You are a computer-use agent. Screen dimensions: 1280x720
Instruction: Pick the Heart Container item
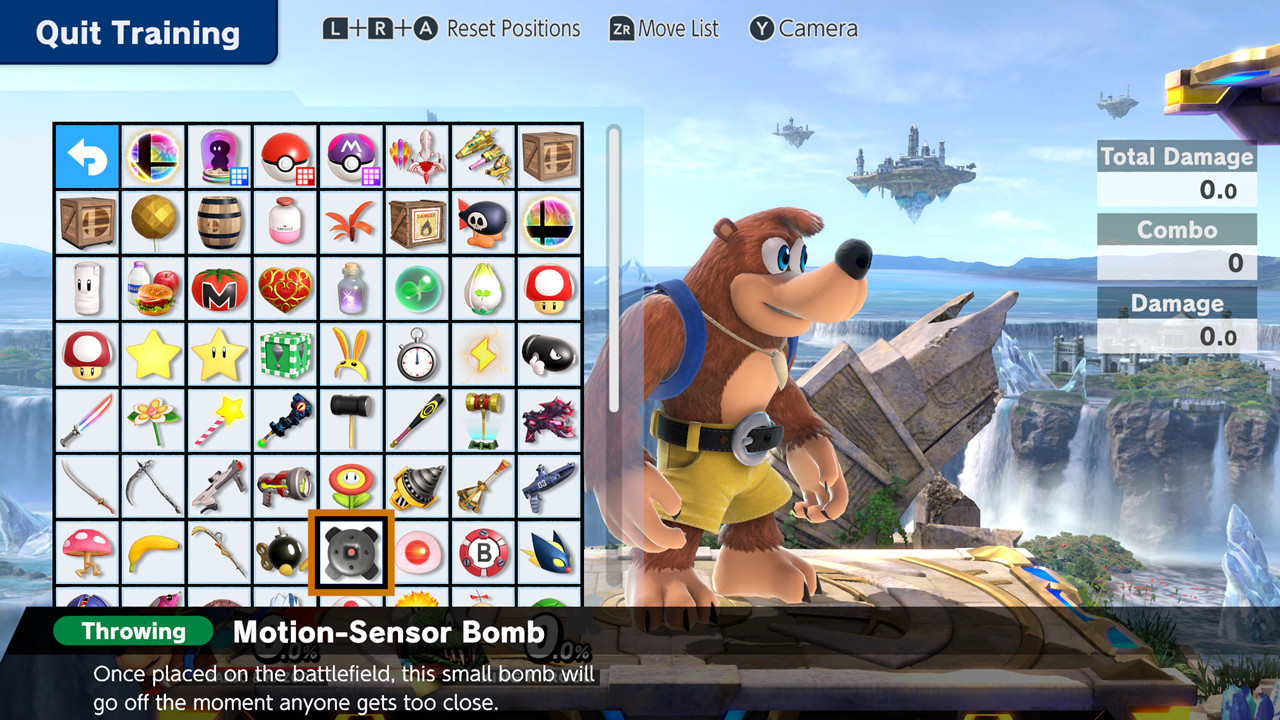coord(285,289)
